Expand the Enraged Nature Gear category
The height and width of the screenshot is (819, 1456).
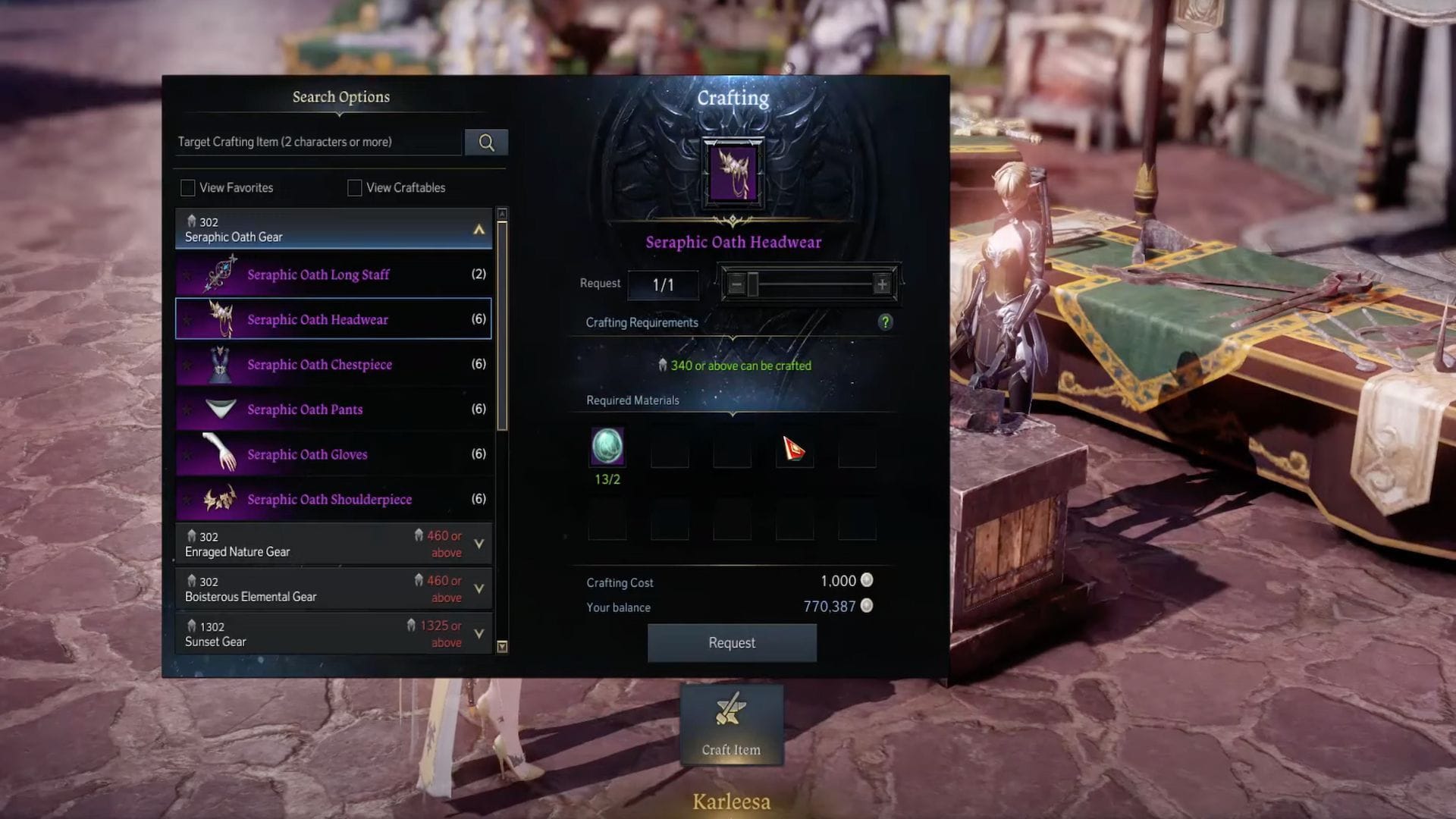tap(479, 544)
